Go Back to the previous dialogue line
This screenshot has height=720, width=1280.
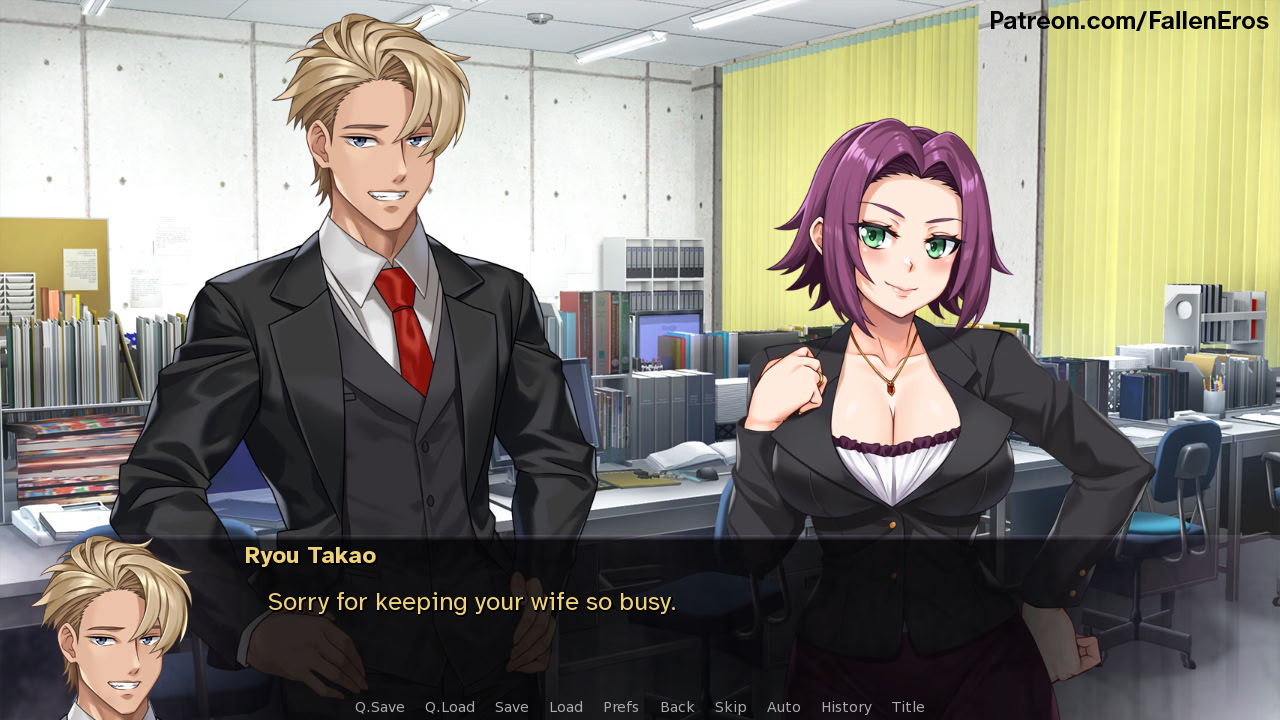click(x=677, y=706)
